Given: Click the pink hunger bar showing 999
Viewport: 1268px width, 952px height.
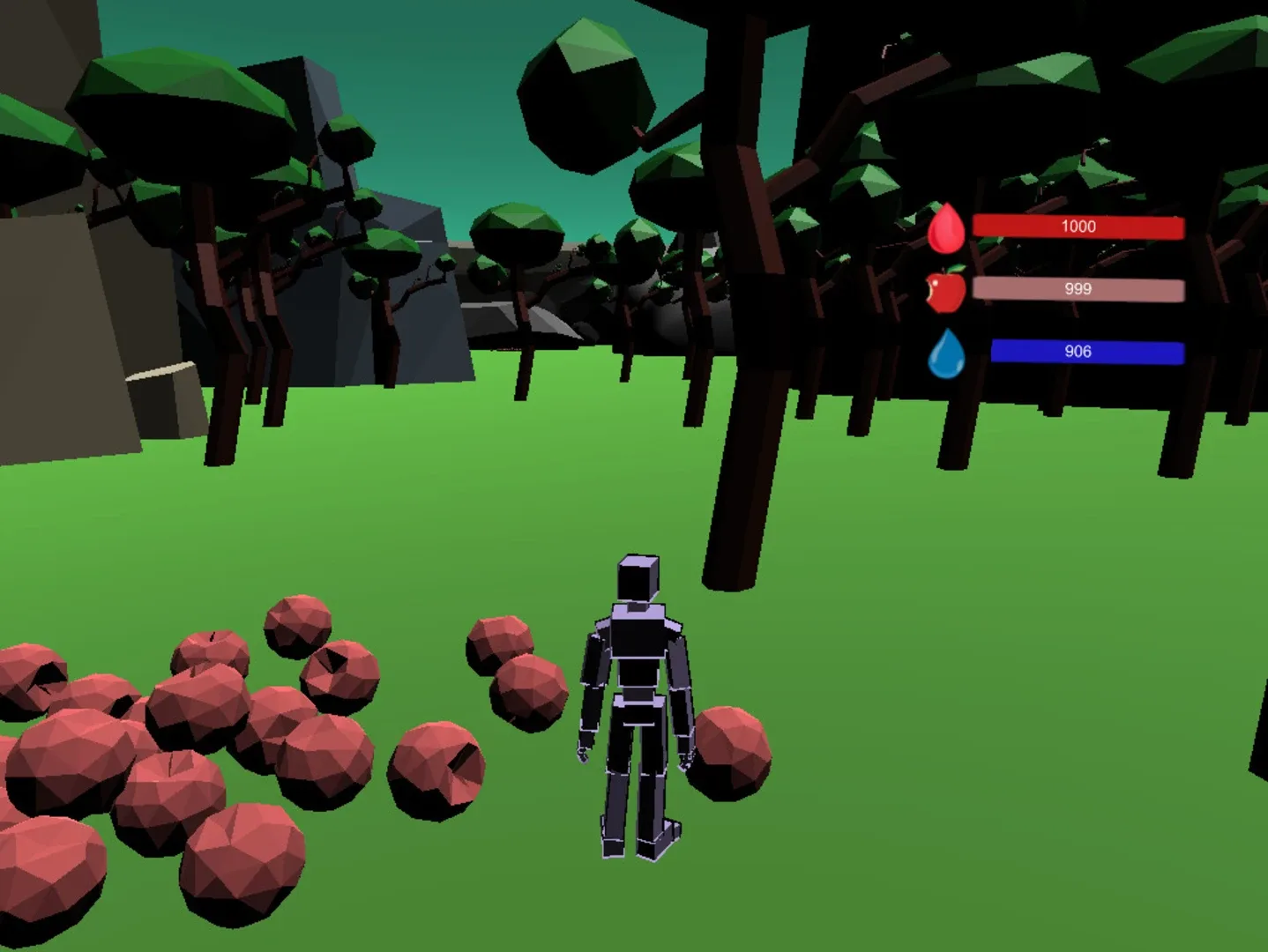Looking at the screenshot, I should point(1080,288).
